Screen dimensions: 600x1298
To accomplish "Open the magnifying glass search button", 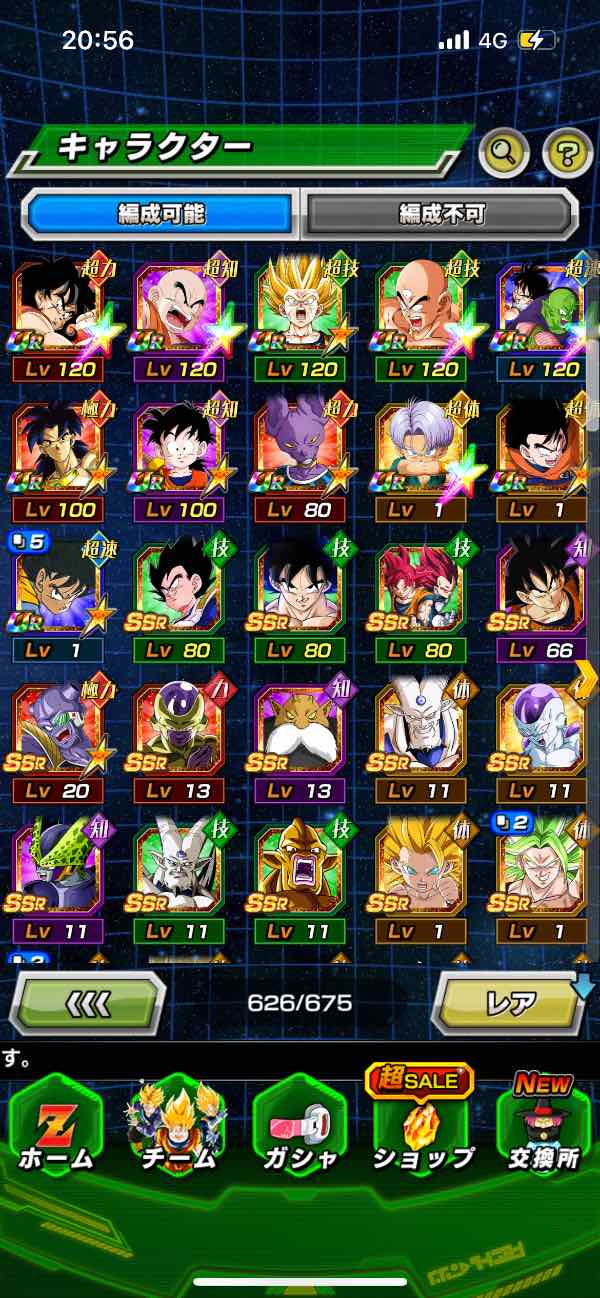I will (x=503, y=153).
